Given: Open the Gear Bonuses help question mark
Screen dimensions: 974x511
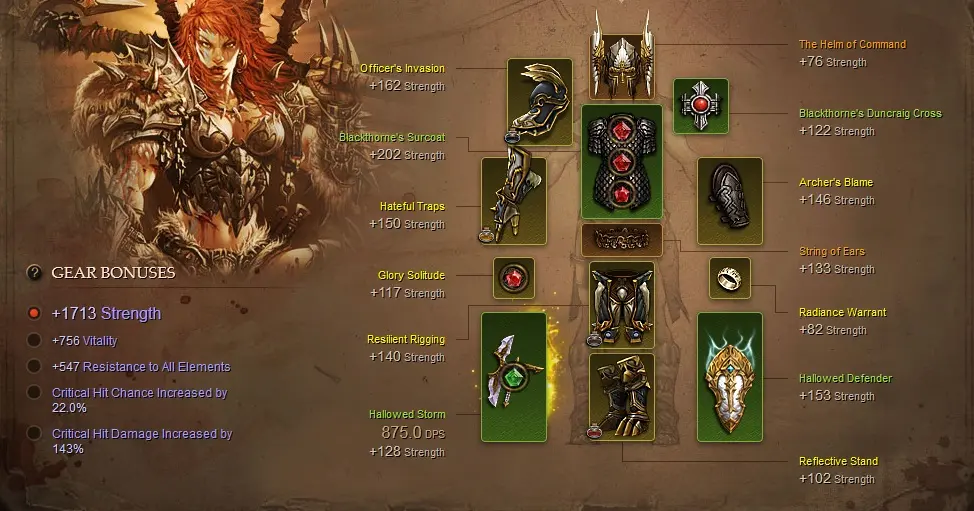Looking at the screenshot, I should point(34,272).
